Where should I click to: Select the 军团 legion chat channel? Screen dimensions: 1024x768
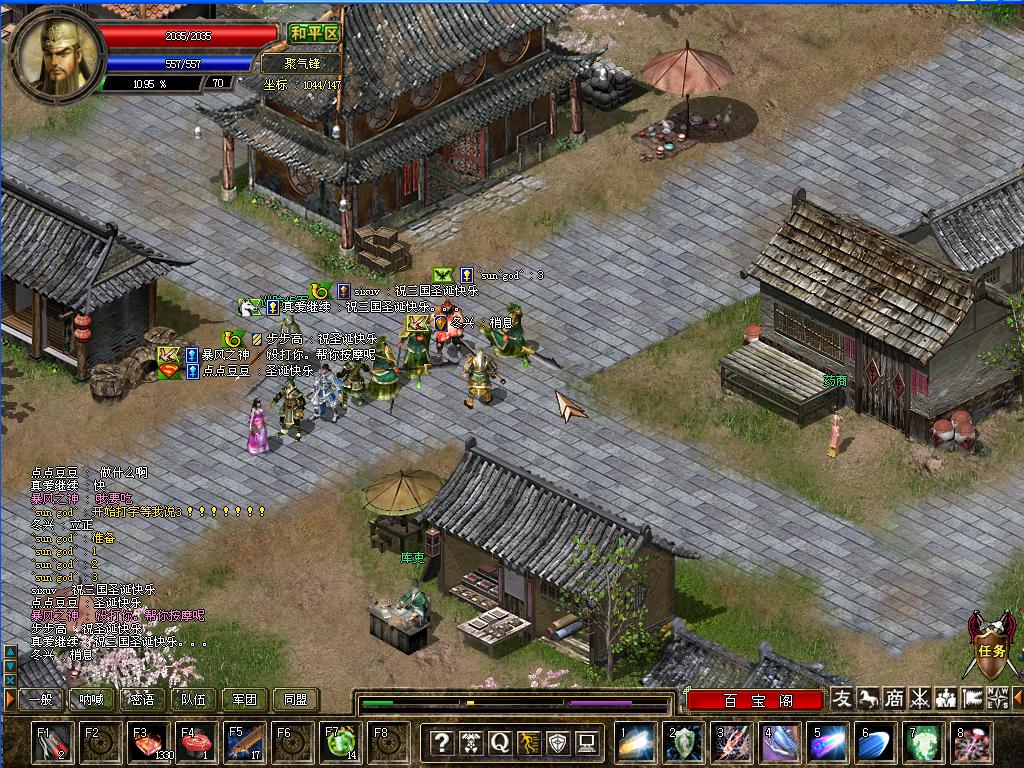click(x=245, y=700)
